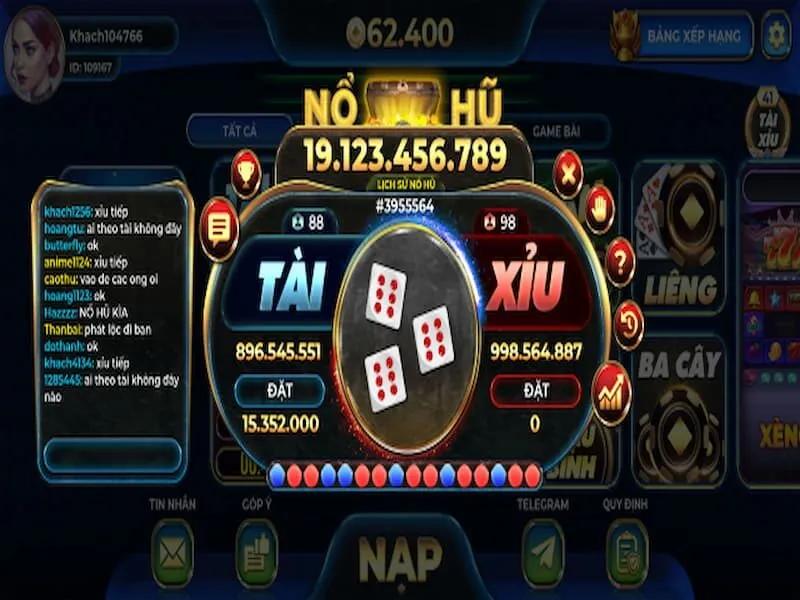Click the red hand icon

point(599,208)
